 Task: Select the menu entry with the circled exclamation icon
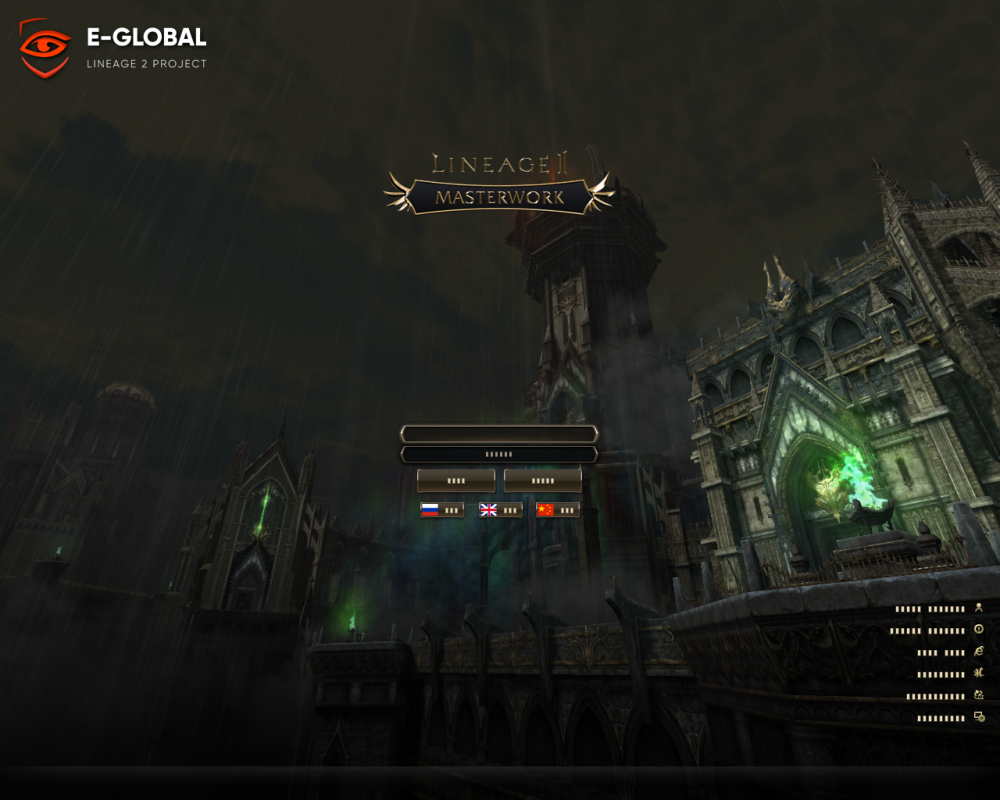pos(938,631)
